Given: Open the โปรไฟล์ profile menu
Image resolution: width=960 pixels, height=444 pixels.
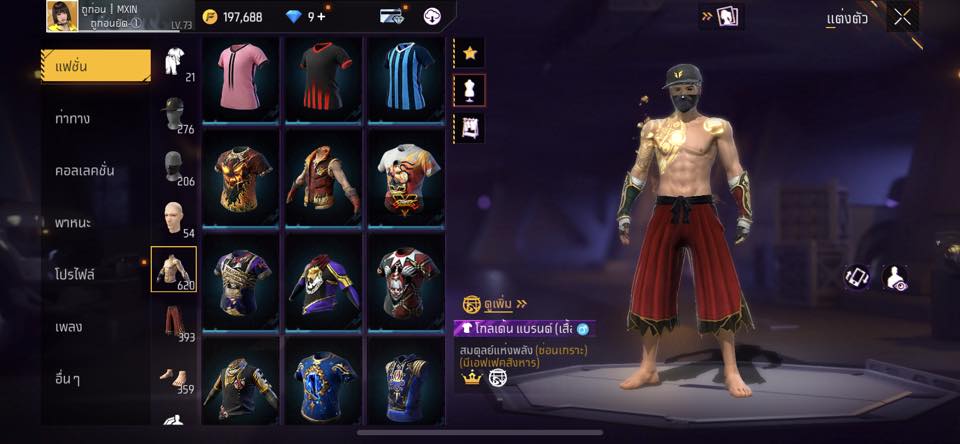Looking at the screenshot, I should pos(75,274).
